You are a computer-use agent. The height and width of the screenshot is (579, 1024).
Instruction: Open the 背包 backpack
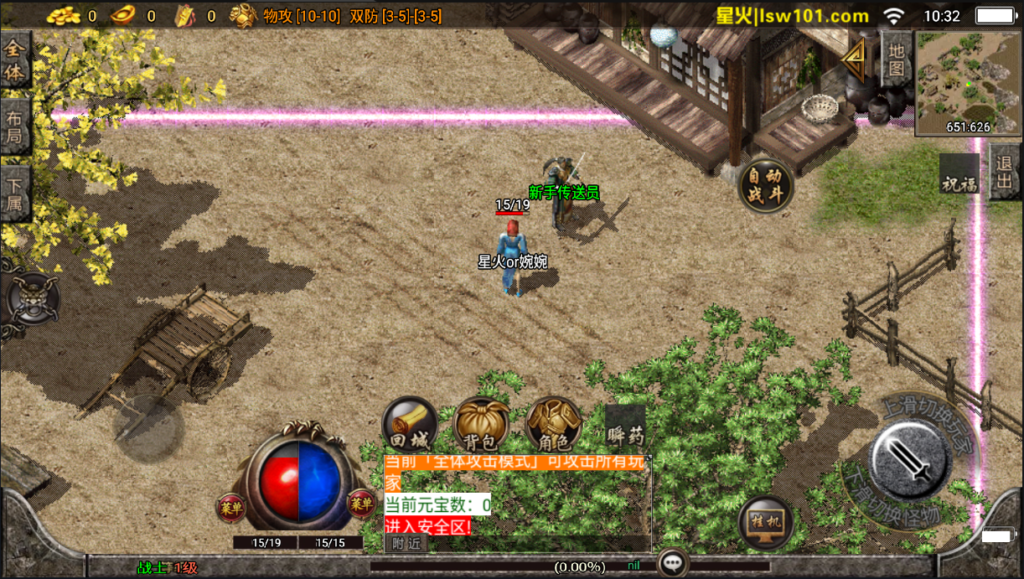coord(482,424)
